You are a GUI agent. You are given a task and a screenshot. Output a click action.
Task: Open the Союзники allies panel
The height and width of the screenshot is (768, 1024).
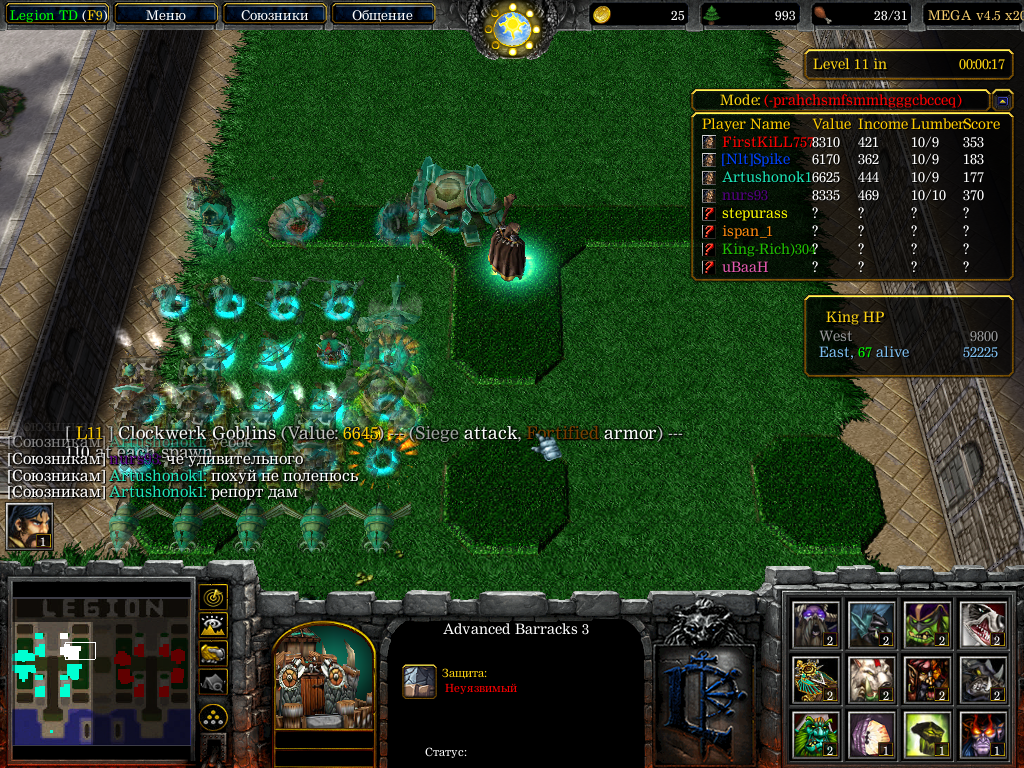pyautogui.click(x=273, y=15)
